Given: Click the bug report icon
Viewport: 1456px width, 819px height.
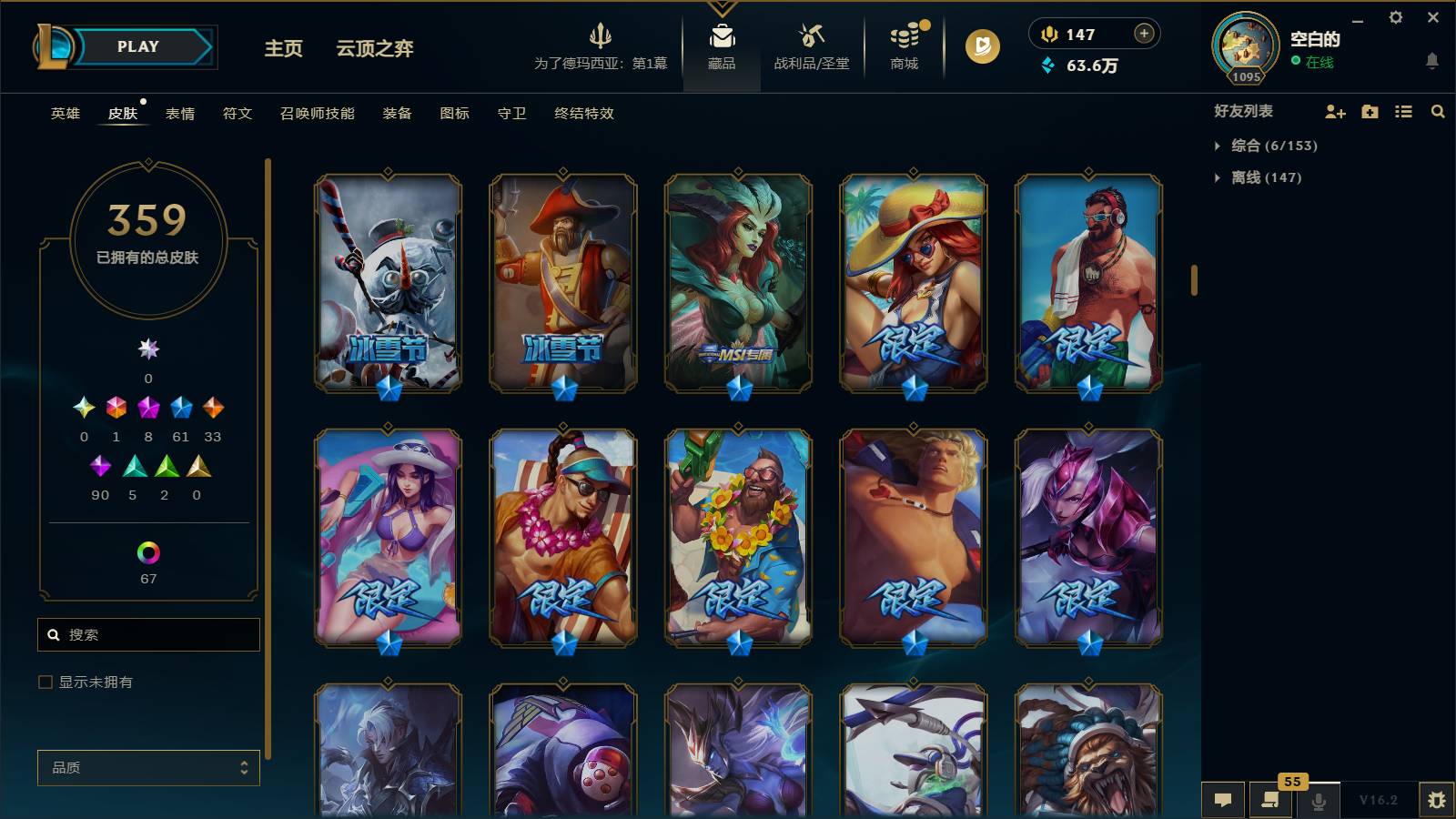Looking at the screenshot, I should click(1439, 801).
